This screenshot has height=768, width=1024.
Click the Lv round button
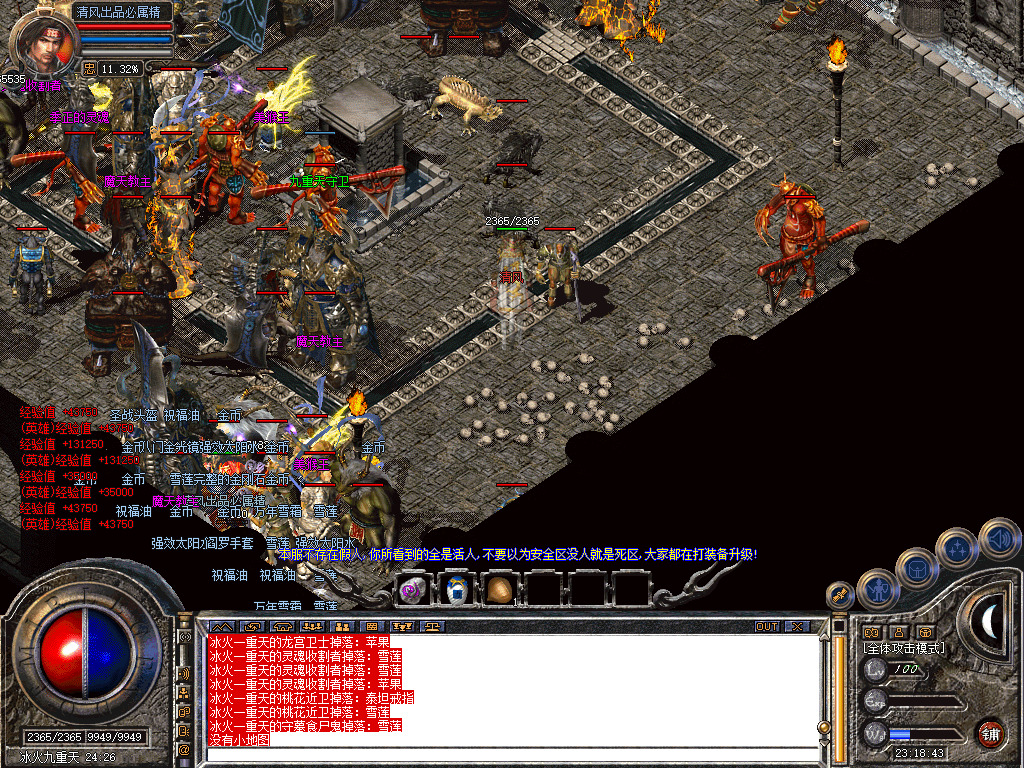876,669
